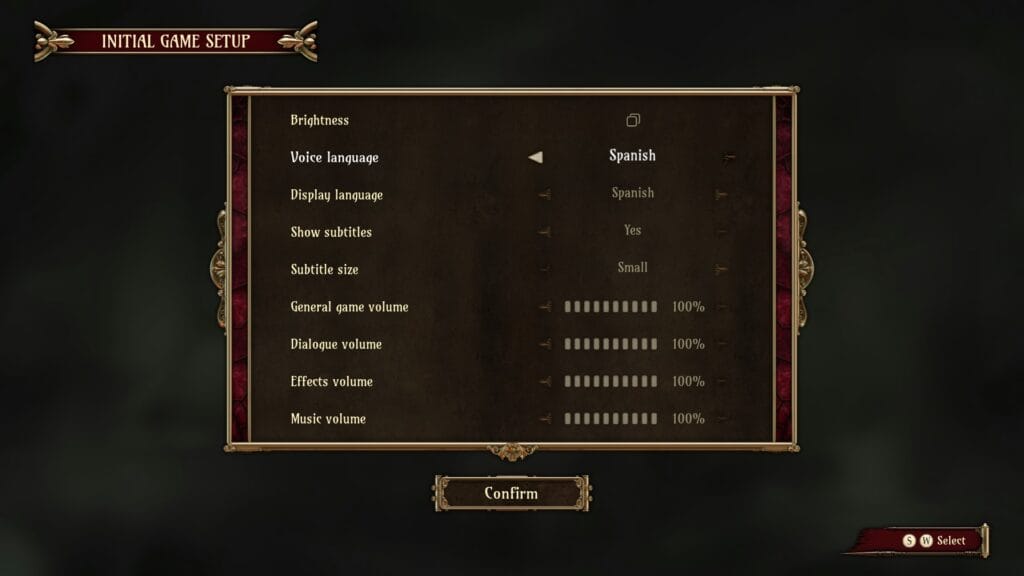Viewport: 1024px width, 576px height.
Task: Select next Voice language with right arrow
Action: coord(729,157)
